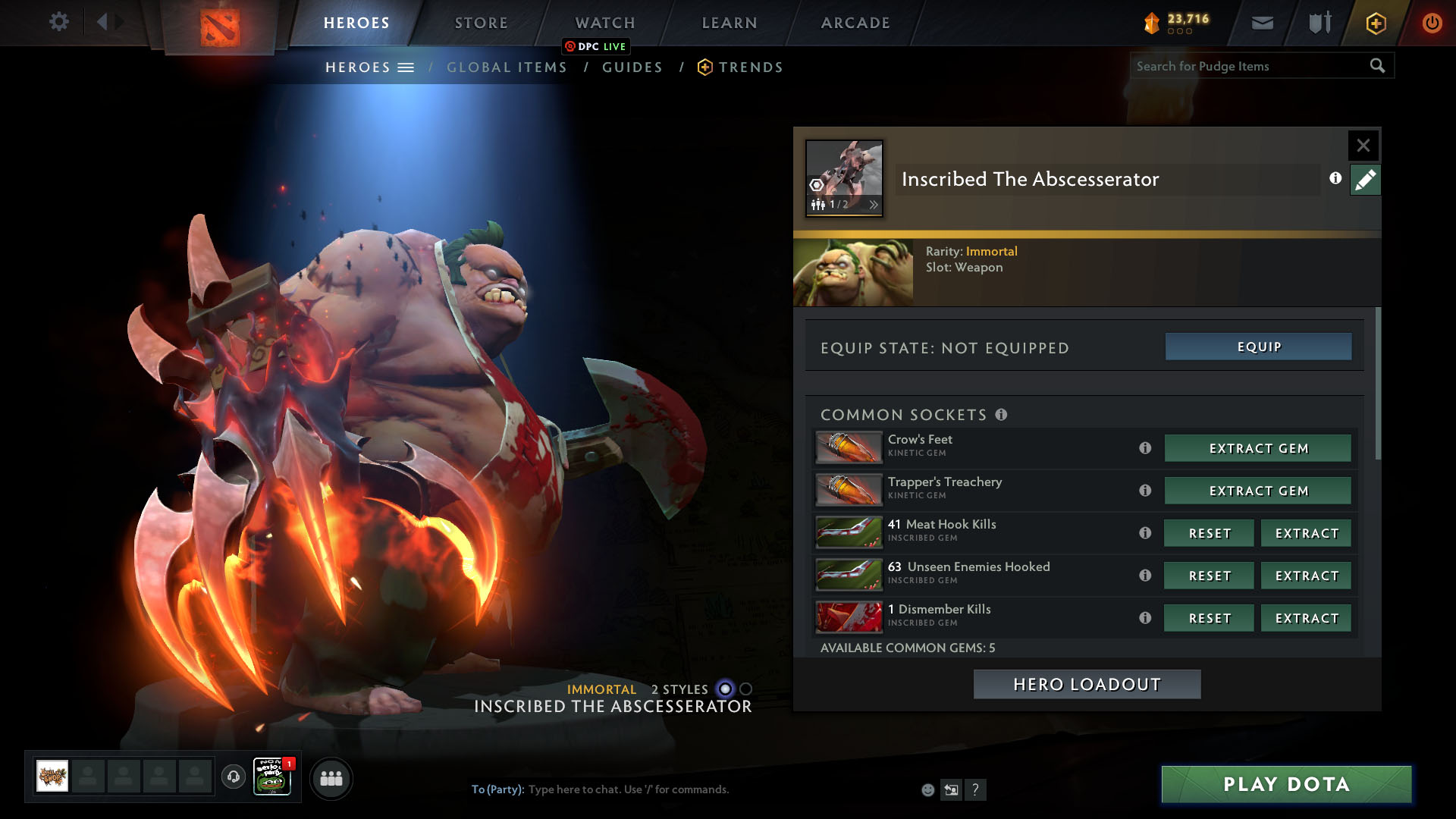Open the Hero Loadout

click(x=1087, y=684)
